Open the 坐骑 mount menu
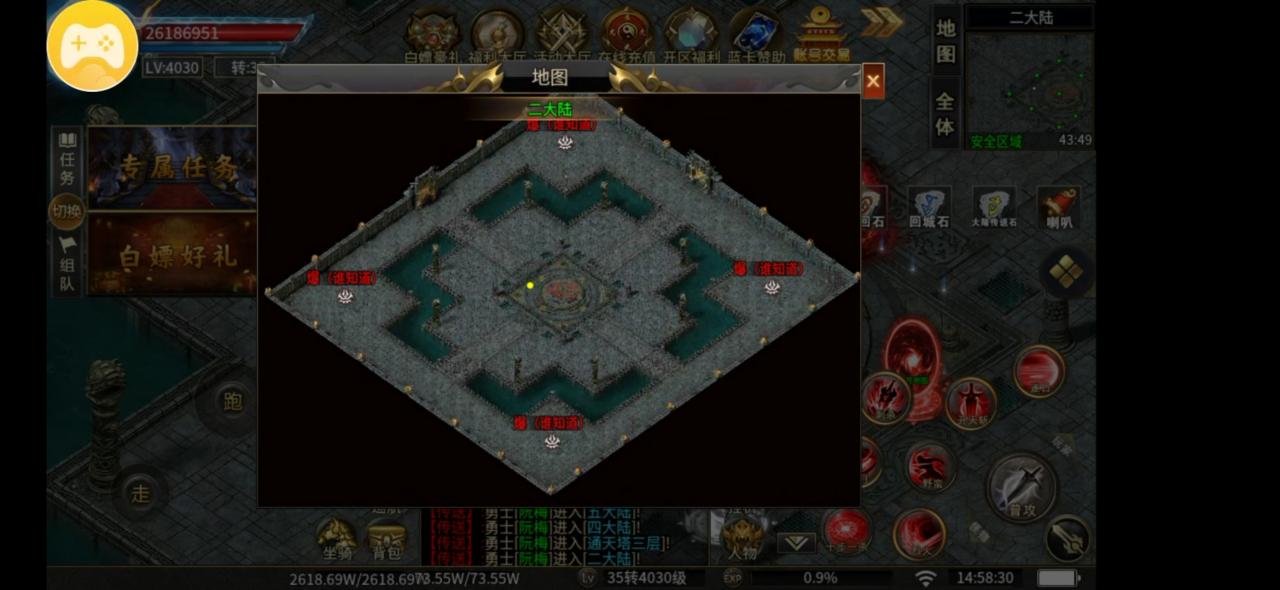The height and width of the screenshot is (590, 1280). pyautogui.click(x=336, y=540)
